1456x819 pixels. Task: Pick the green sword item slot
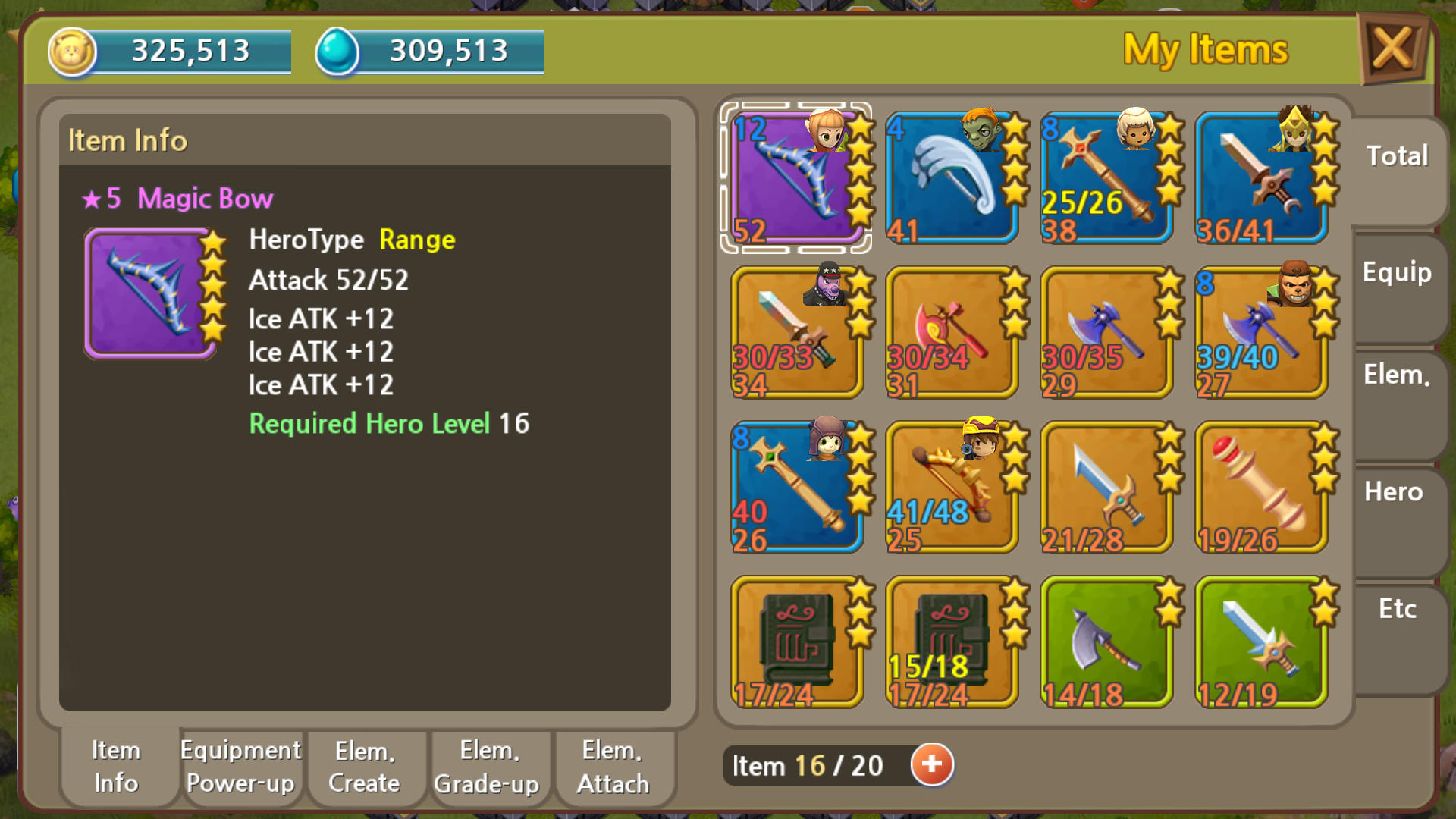(1260, 642)
